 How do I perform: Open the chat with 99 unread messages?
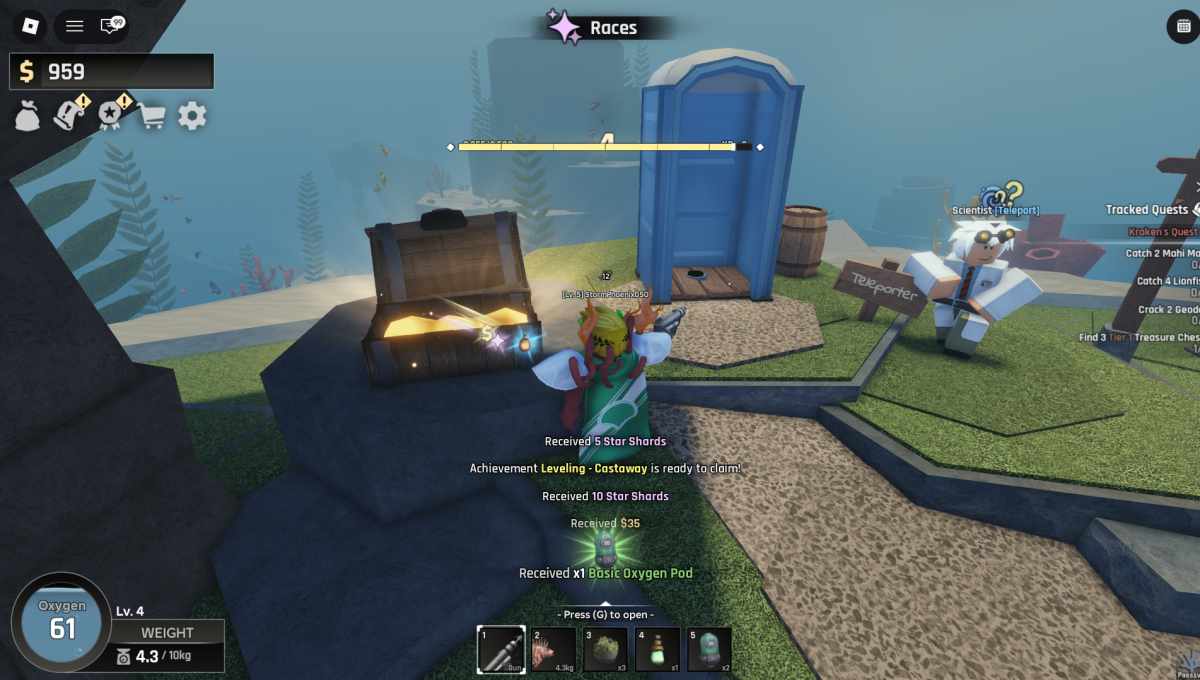point(112,26)
